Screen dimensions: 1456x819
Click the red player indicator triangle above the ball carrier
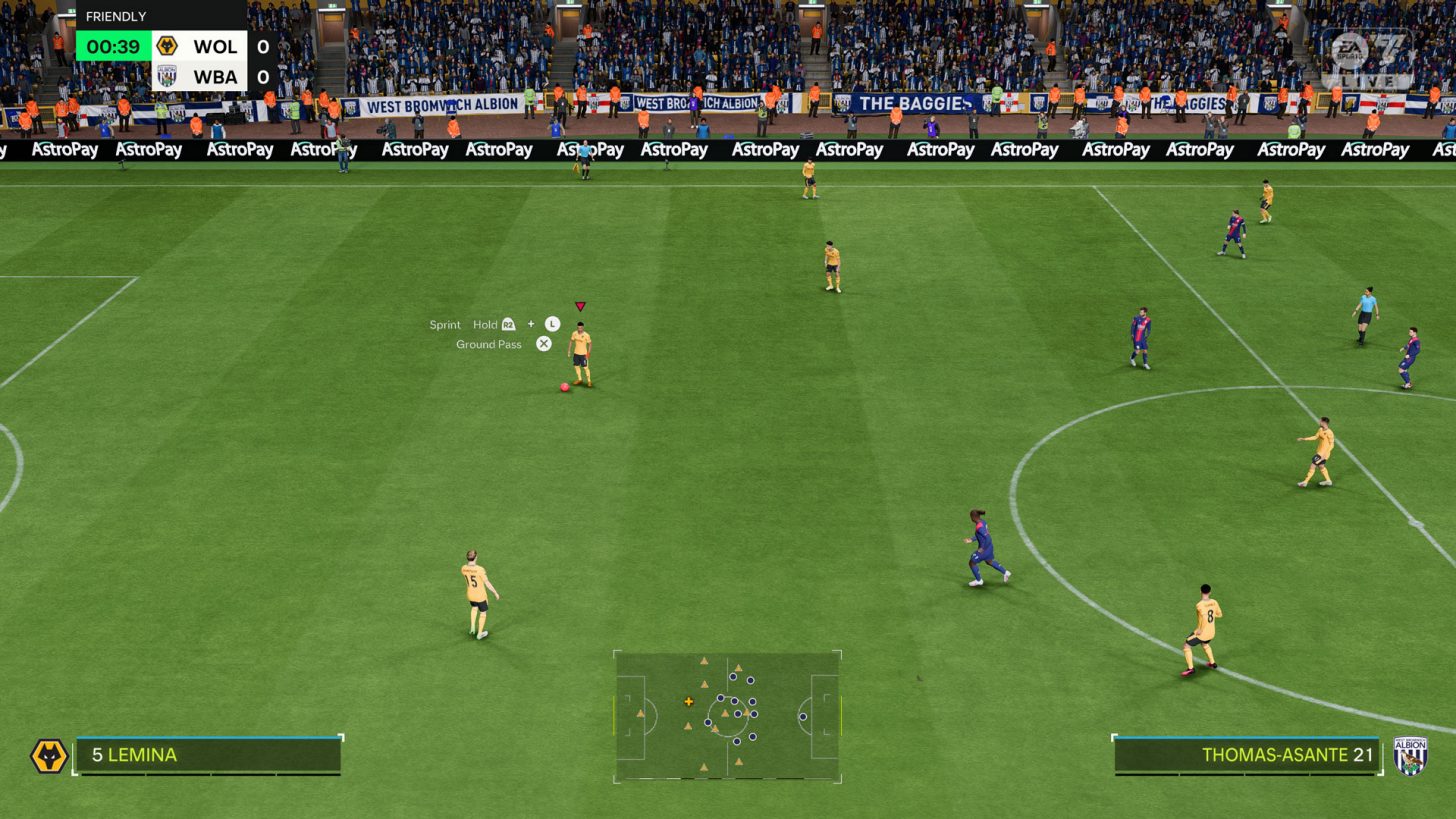579,306
